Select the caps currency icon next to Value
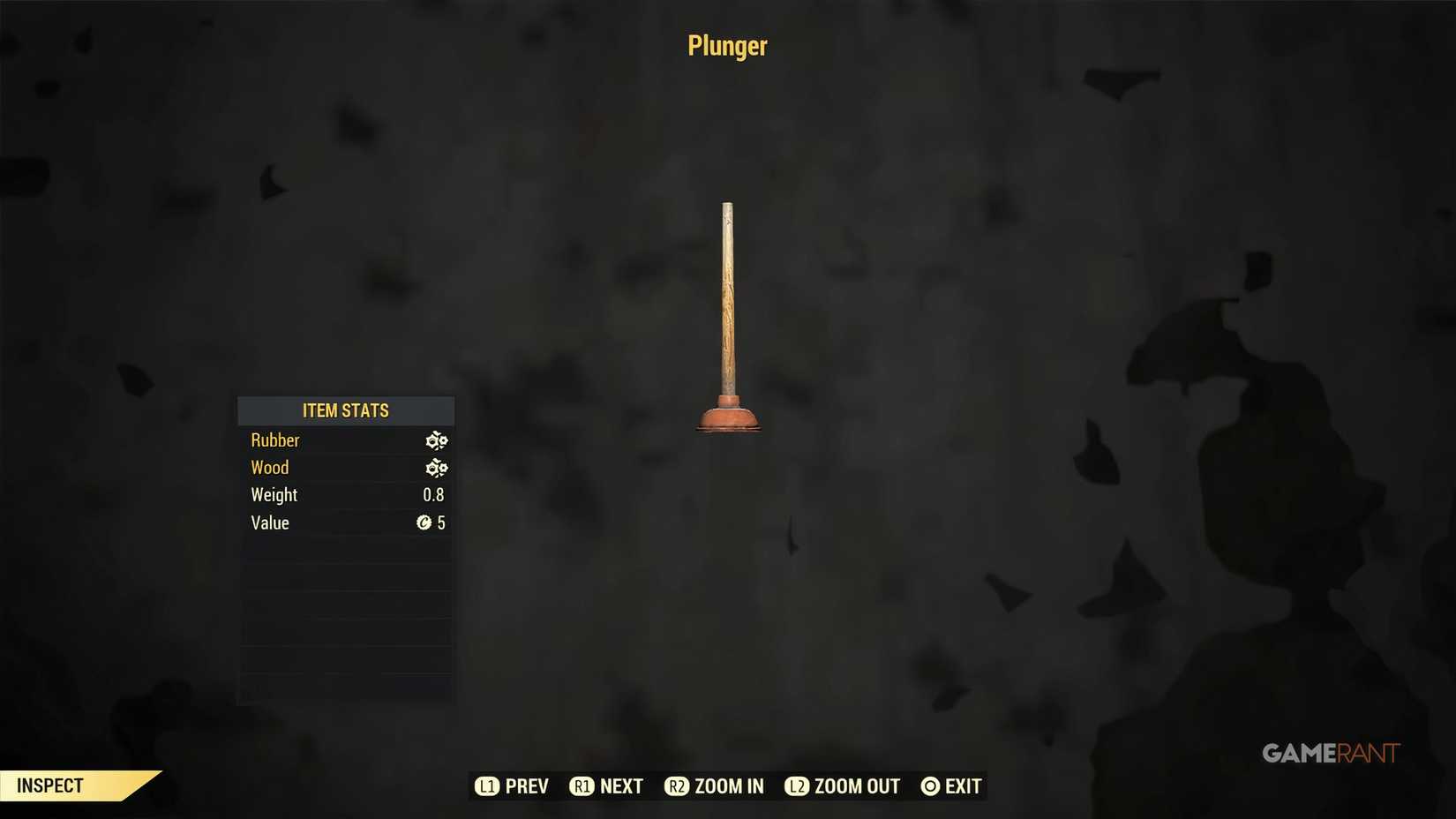 424,522
